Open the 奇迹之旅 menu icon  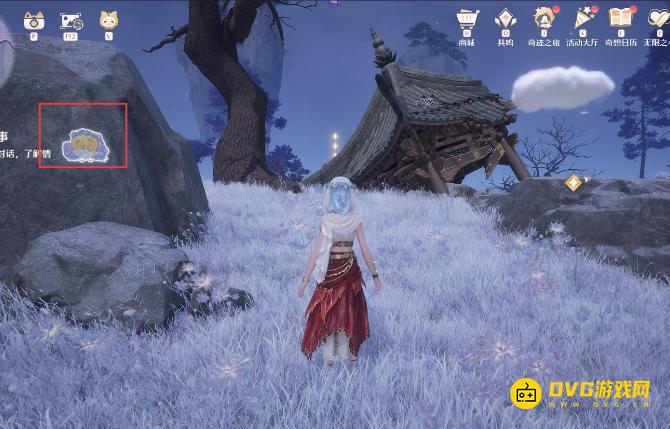tap(544, 20)
